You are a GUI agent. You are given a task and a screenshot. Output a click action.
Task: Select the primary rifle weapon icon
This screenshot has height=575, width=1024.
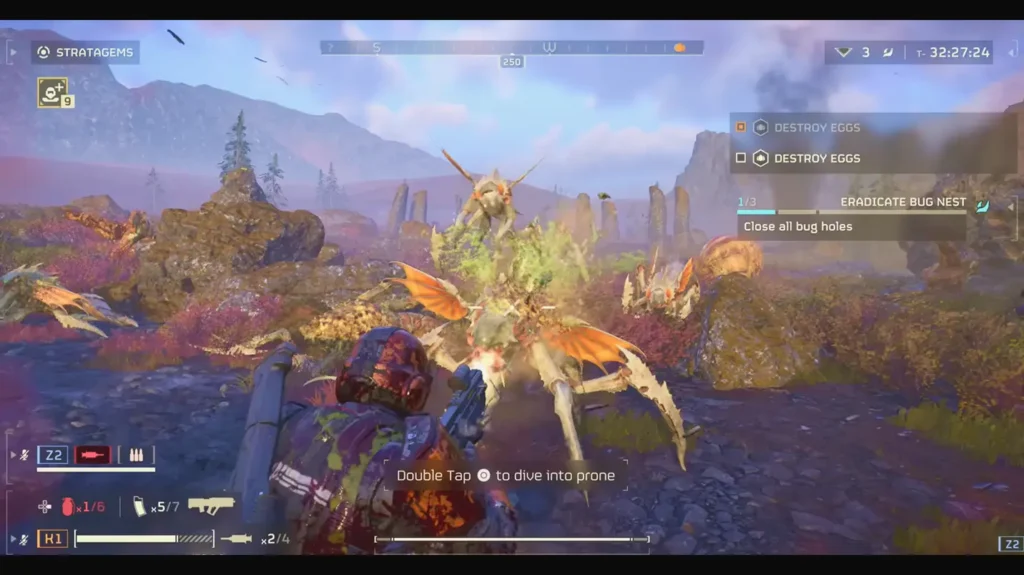[211, 505]
